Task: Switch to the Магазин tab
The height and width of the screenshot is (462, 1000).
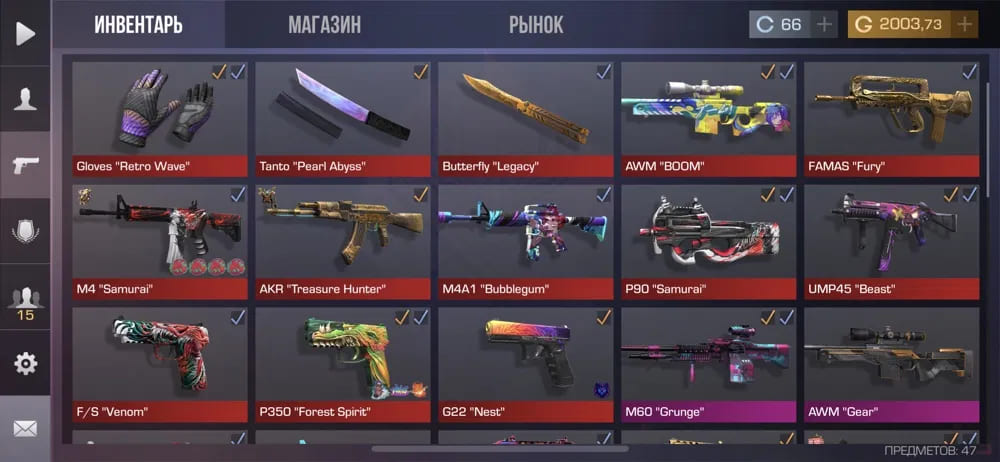Action: pos(324,24)
